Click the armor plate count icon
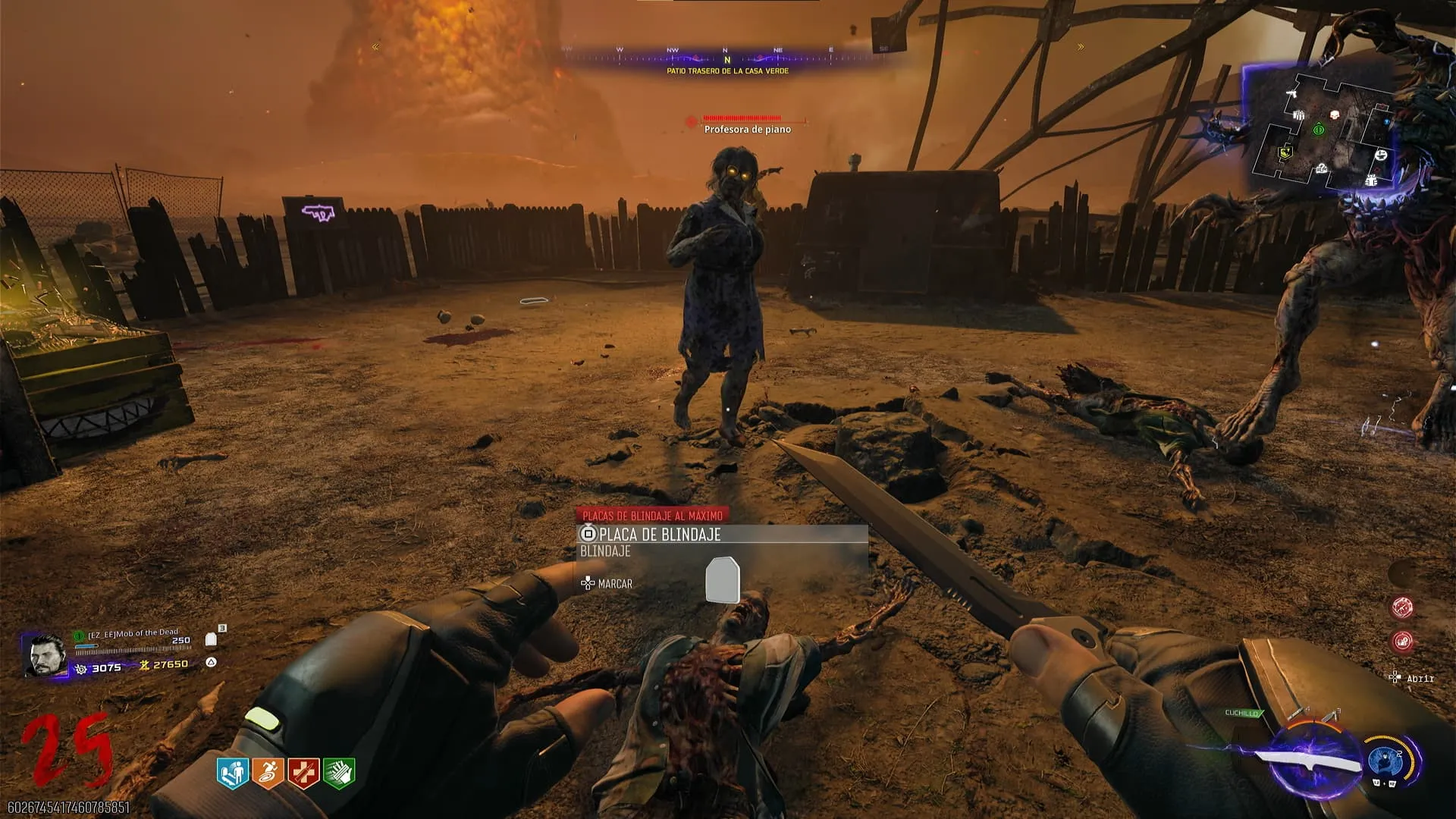The width and height of the screenshot is (1456, 819). (212, 639)
